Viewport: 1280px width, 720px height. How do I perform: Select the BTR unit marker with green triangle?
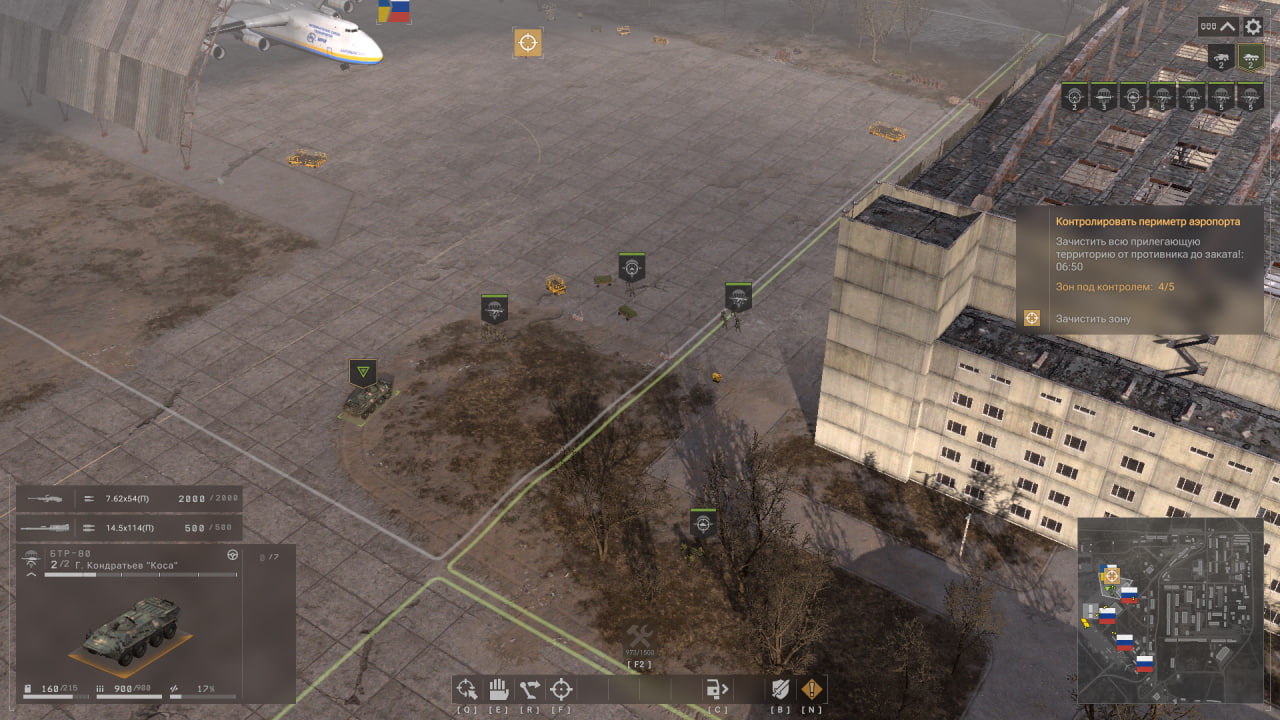tap(363, 374)
